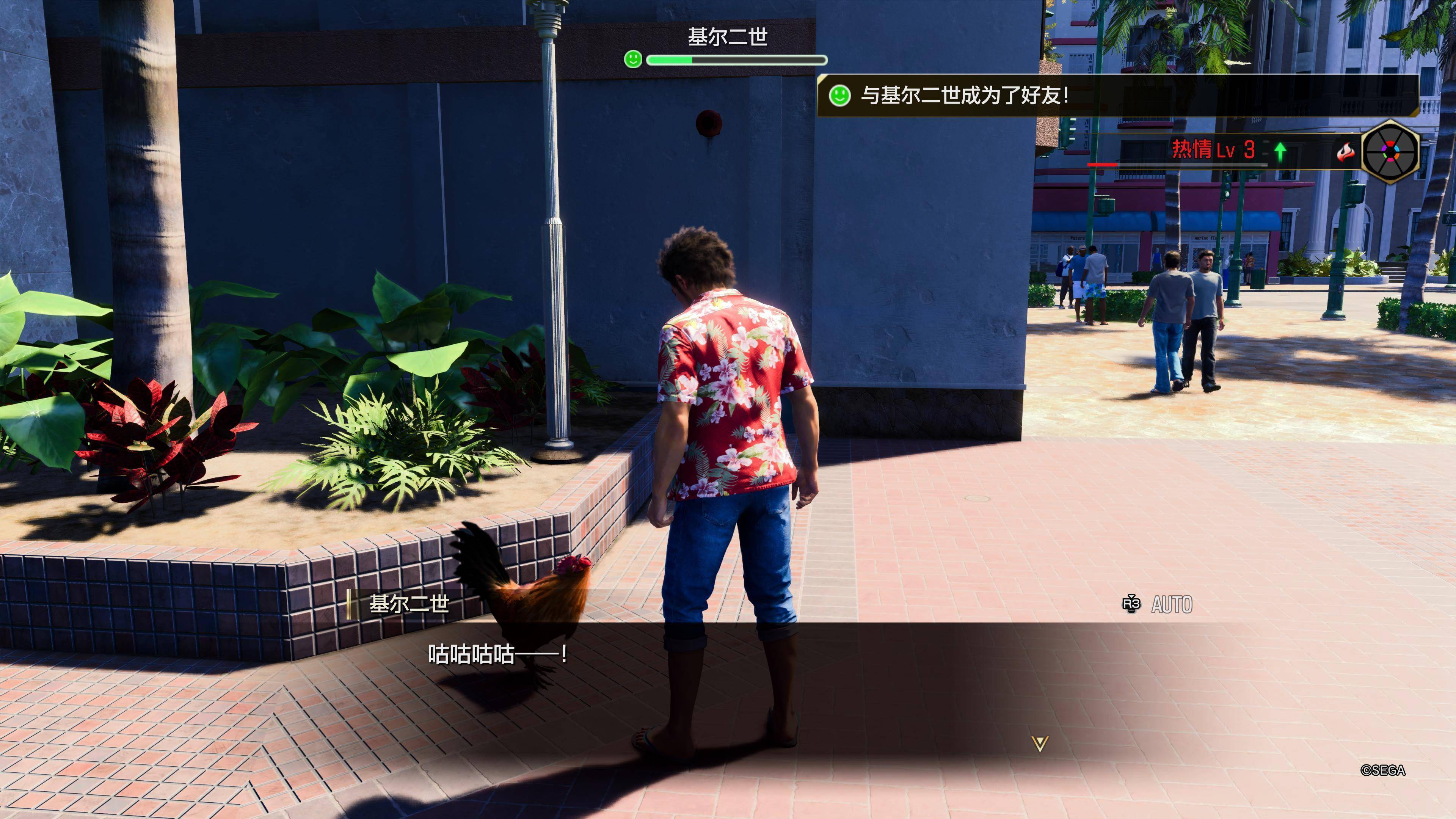Viewport: 1456px width, 819px height.
Task: Select the 热情 Lv 3 level-up notice
Action: (x=1213, y=151)
